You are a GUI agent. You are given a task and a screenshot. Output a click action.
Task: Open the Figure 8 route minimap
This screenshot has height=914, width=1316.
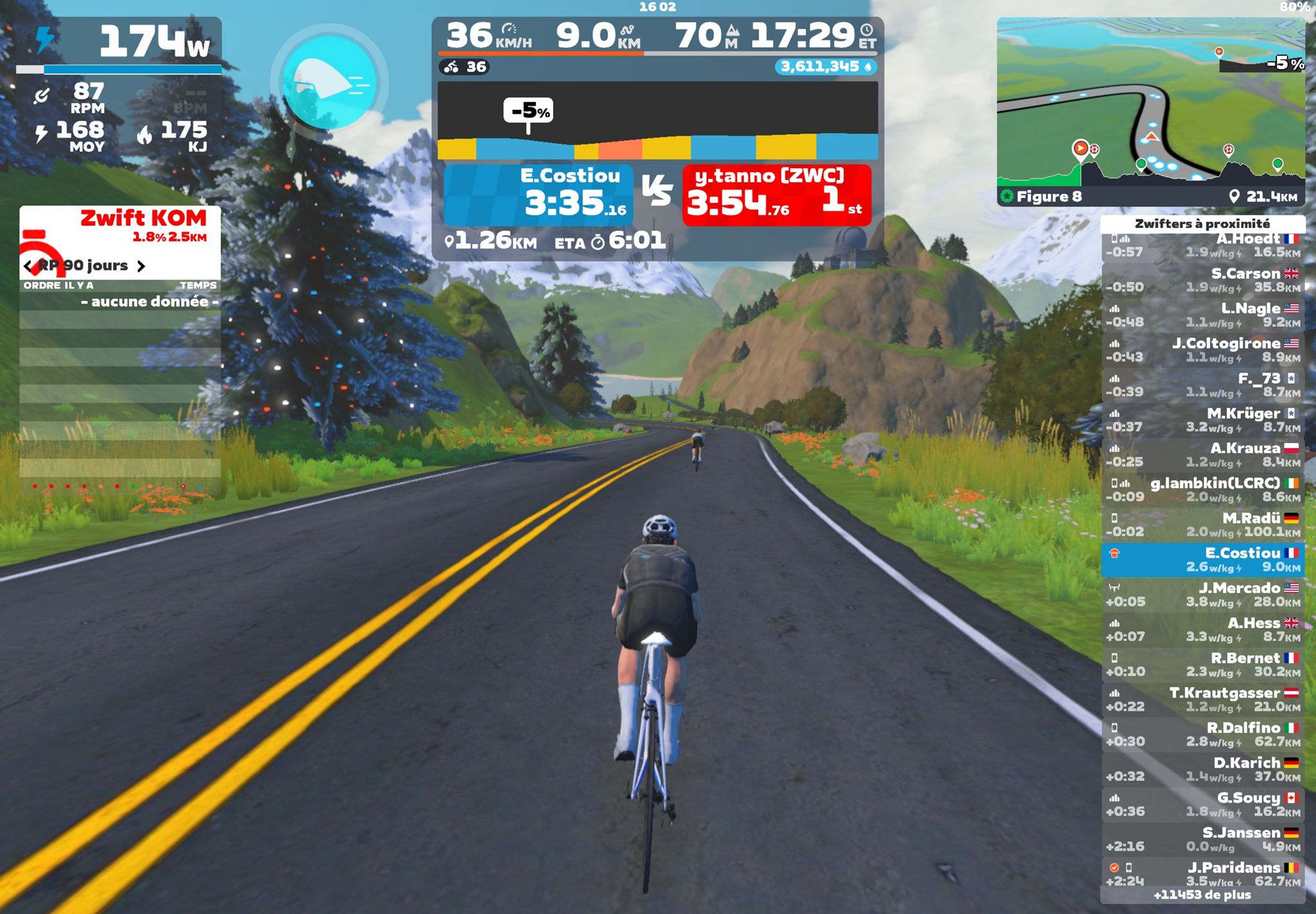click(x=1150, y=110)
